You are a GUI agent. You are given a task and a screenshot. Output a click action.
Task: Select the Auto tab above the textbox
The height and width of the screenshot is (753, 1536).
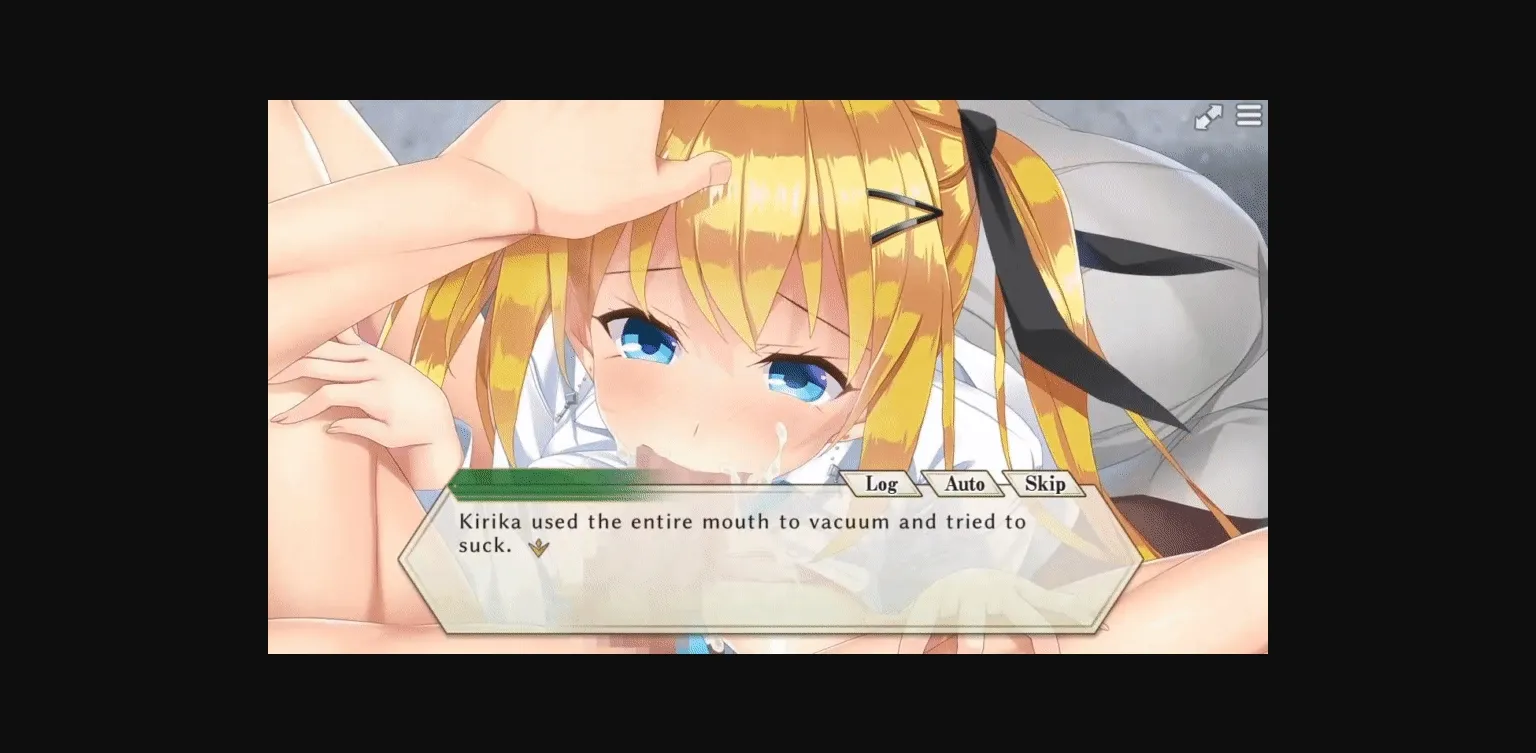(x=963, y=484)
